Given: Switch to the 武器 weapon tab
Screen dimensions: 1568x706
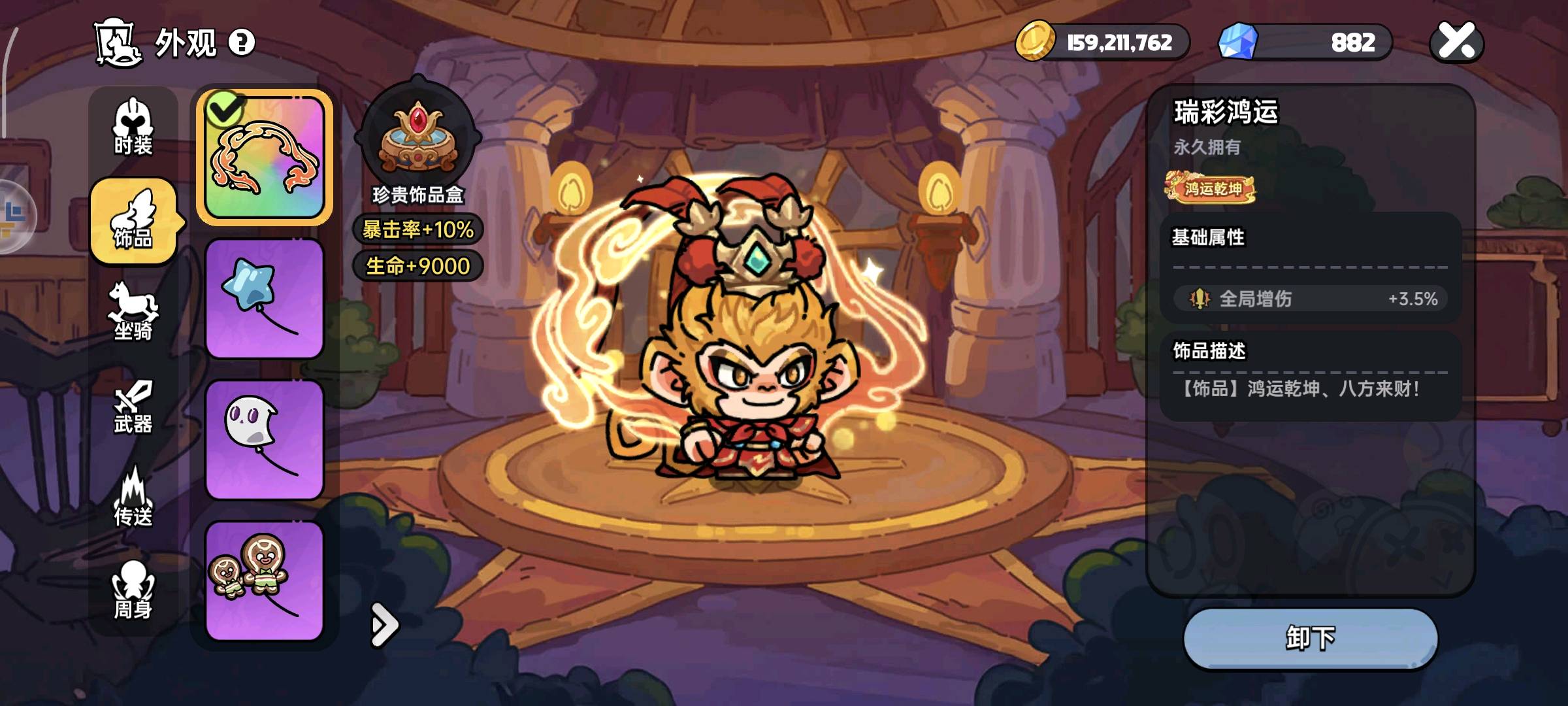Looking at the screenshot, I should (133, 407).
